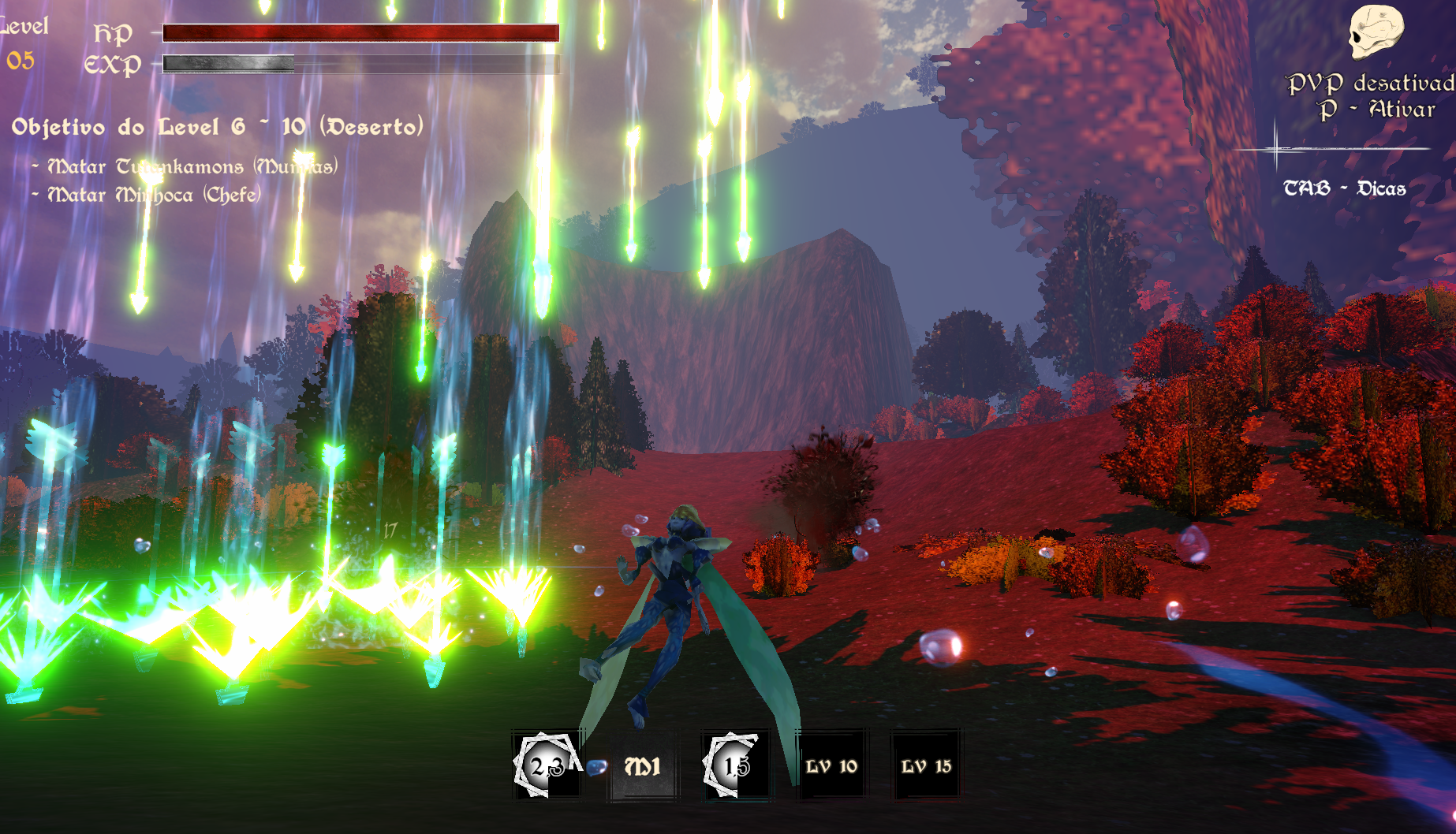
Task: Click the Objetivo do Level 6 ~ 10 tracker
Action: 218,127
